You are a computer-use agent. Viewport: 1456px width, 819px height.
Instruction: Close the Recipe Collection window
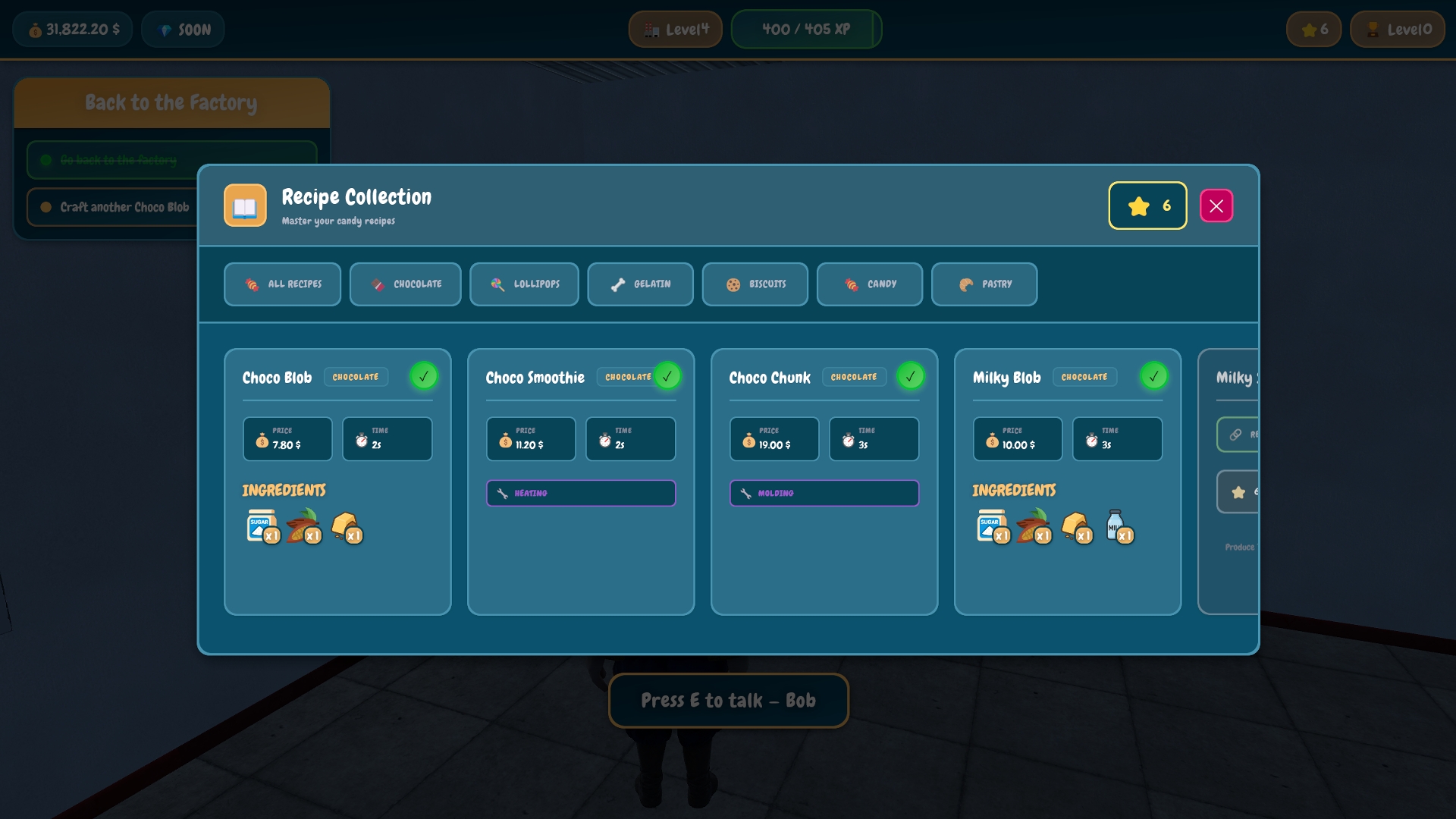(x=1216, y=206)
